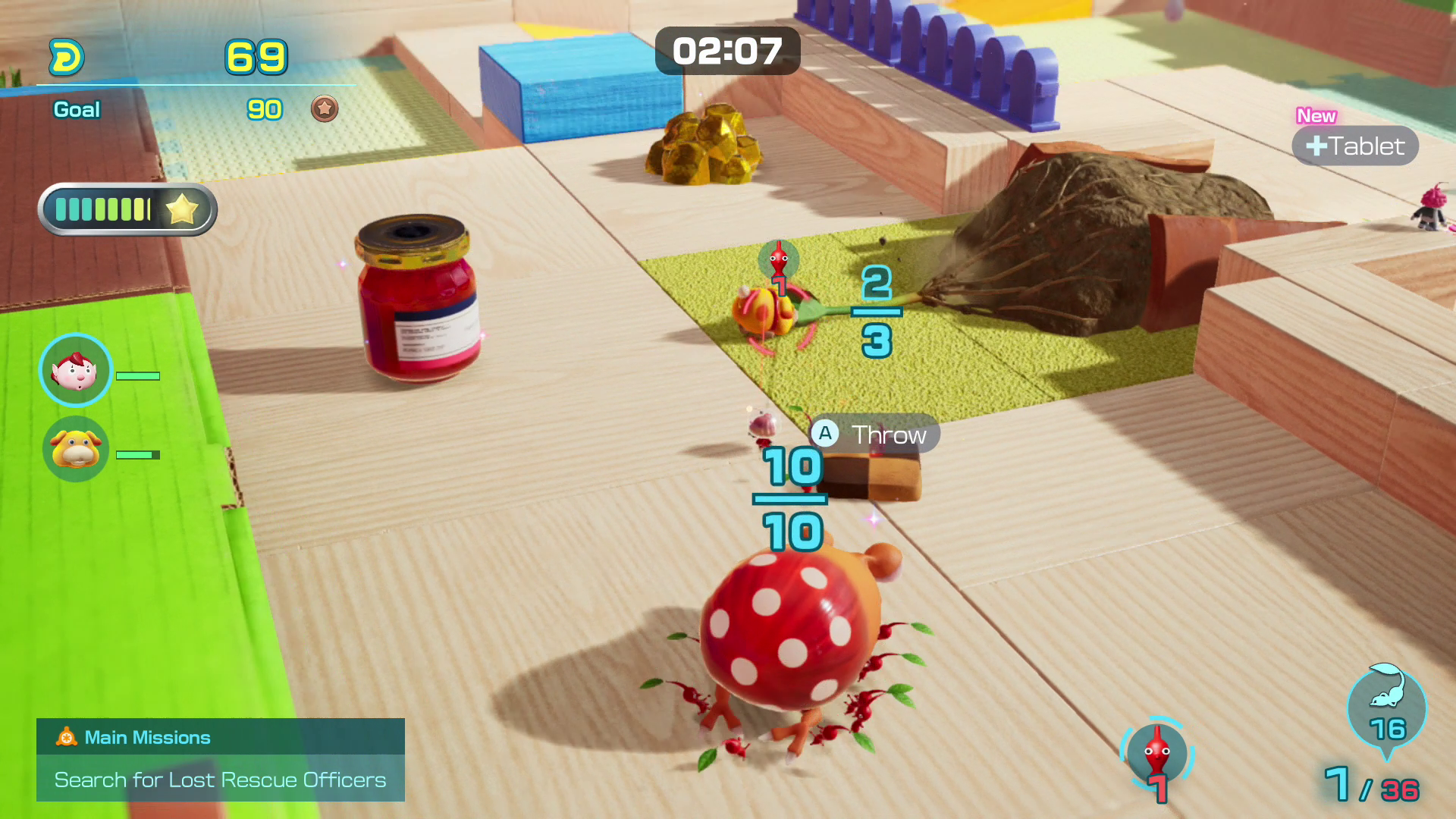Select the red Pikmin squad icon
The image size is (1456, 819).
click(x=1156, y=753)
